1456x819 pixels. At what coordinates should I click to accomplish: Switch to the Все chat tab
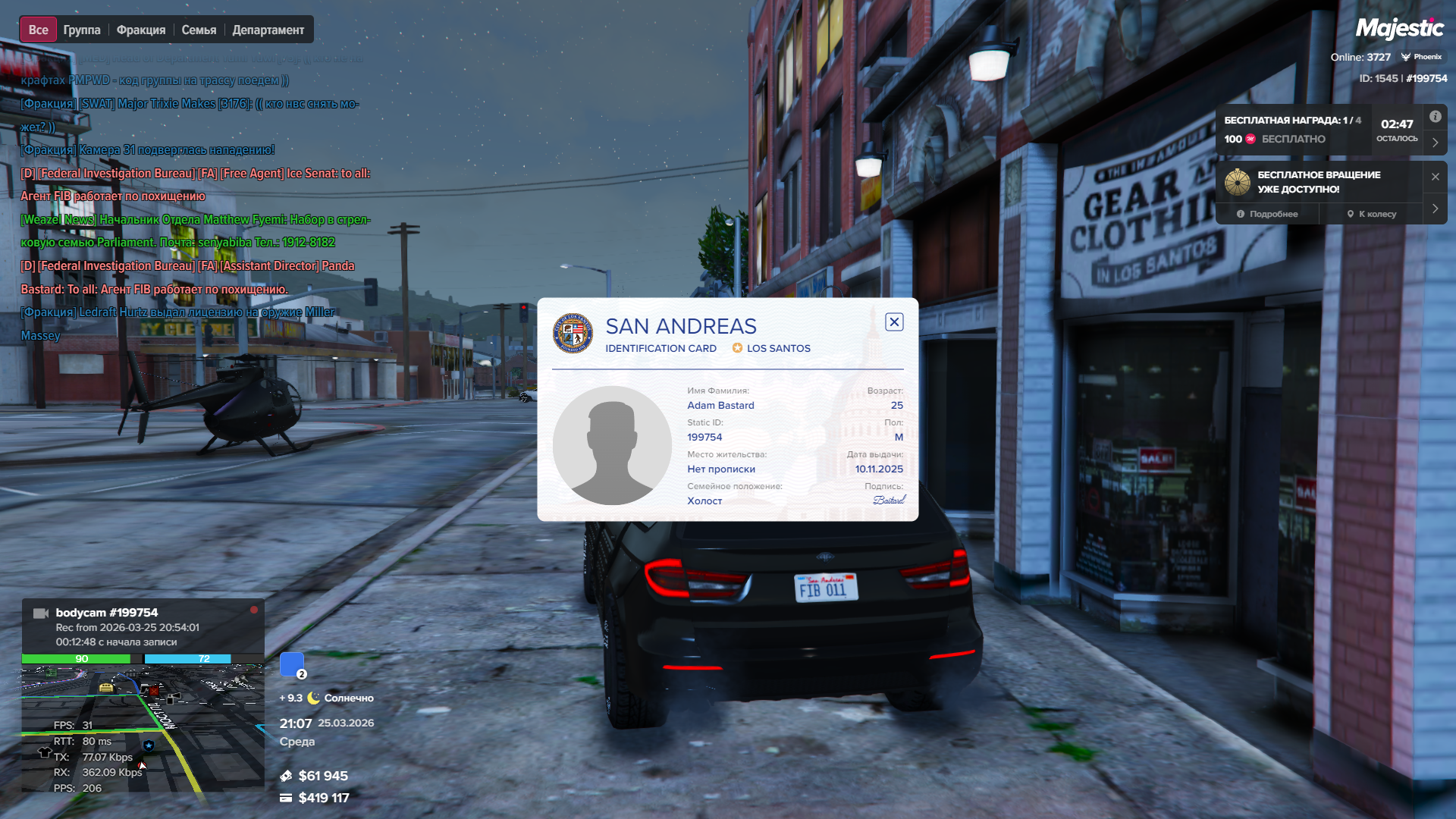pos(38,30)
